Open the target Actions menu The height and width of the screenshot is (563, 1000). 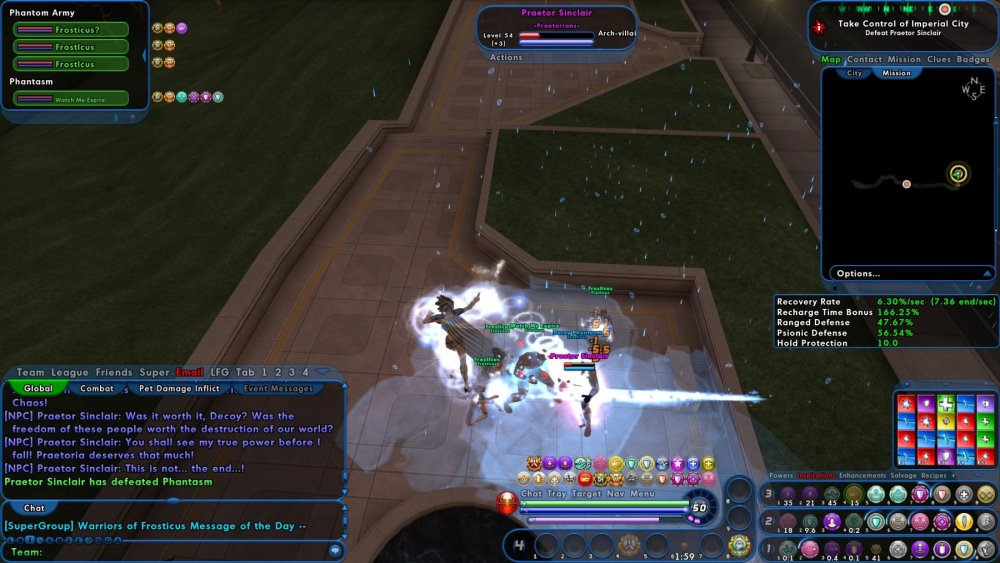(x=506, y=57)
